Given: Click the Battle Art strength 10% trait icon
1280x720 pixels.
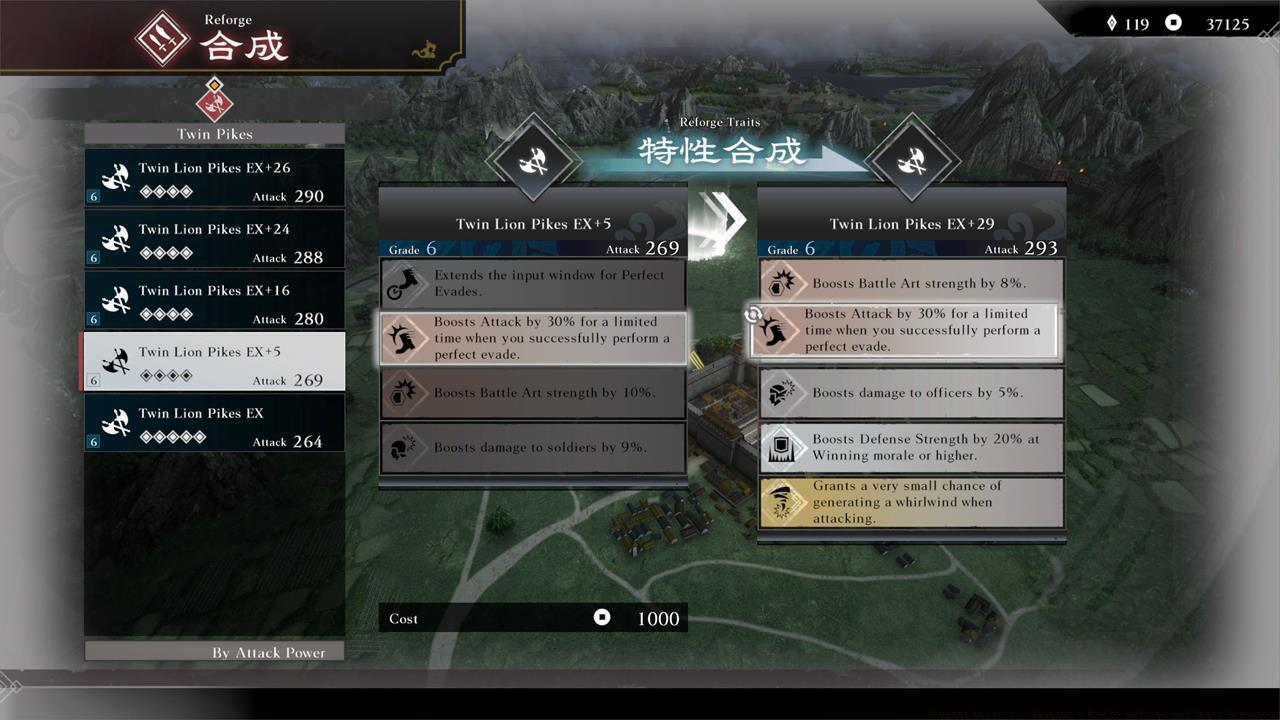Looking at the screenshot, I should coord(404,392).
